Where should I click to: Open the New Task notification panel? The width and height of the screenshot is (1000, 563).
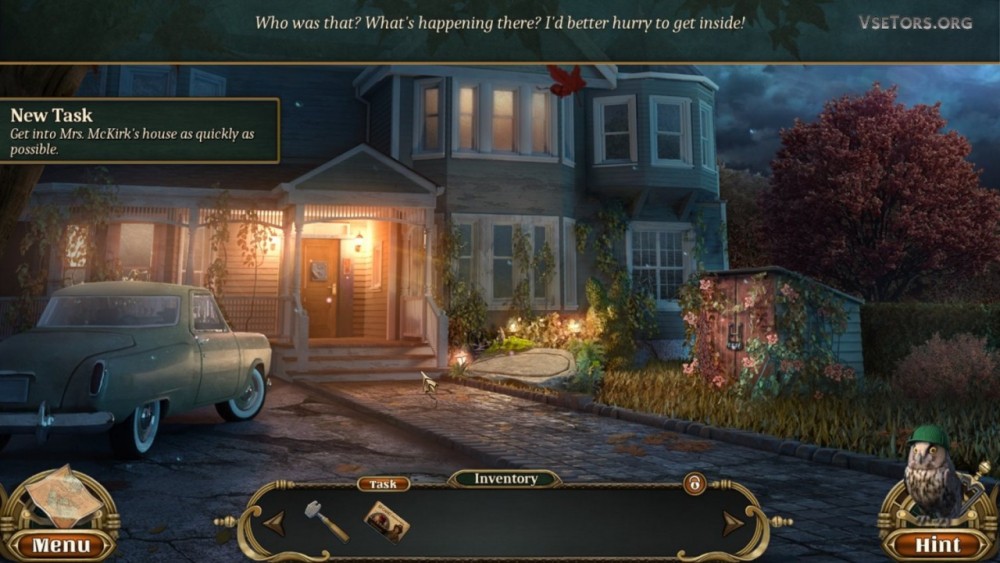tap(140, 130)
